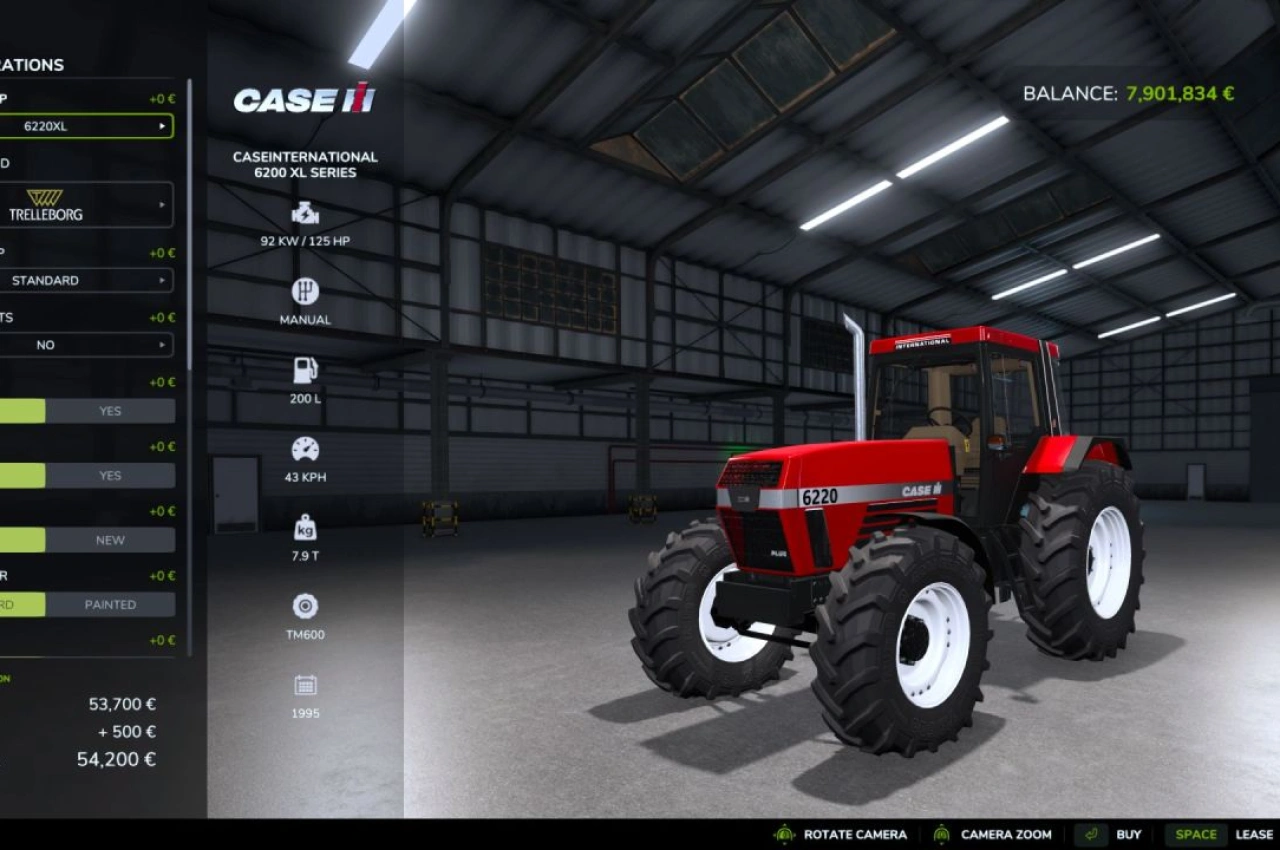
Task: Click the TM600 tire icon
Action: pos(304,604)
